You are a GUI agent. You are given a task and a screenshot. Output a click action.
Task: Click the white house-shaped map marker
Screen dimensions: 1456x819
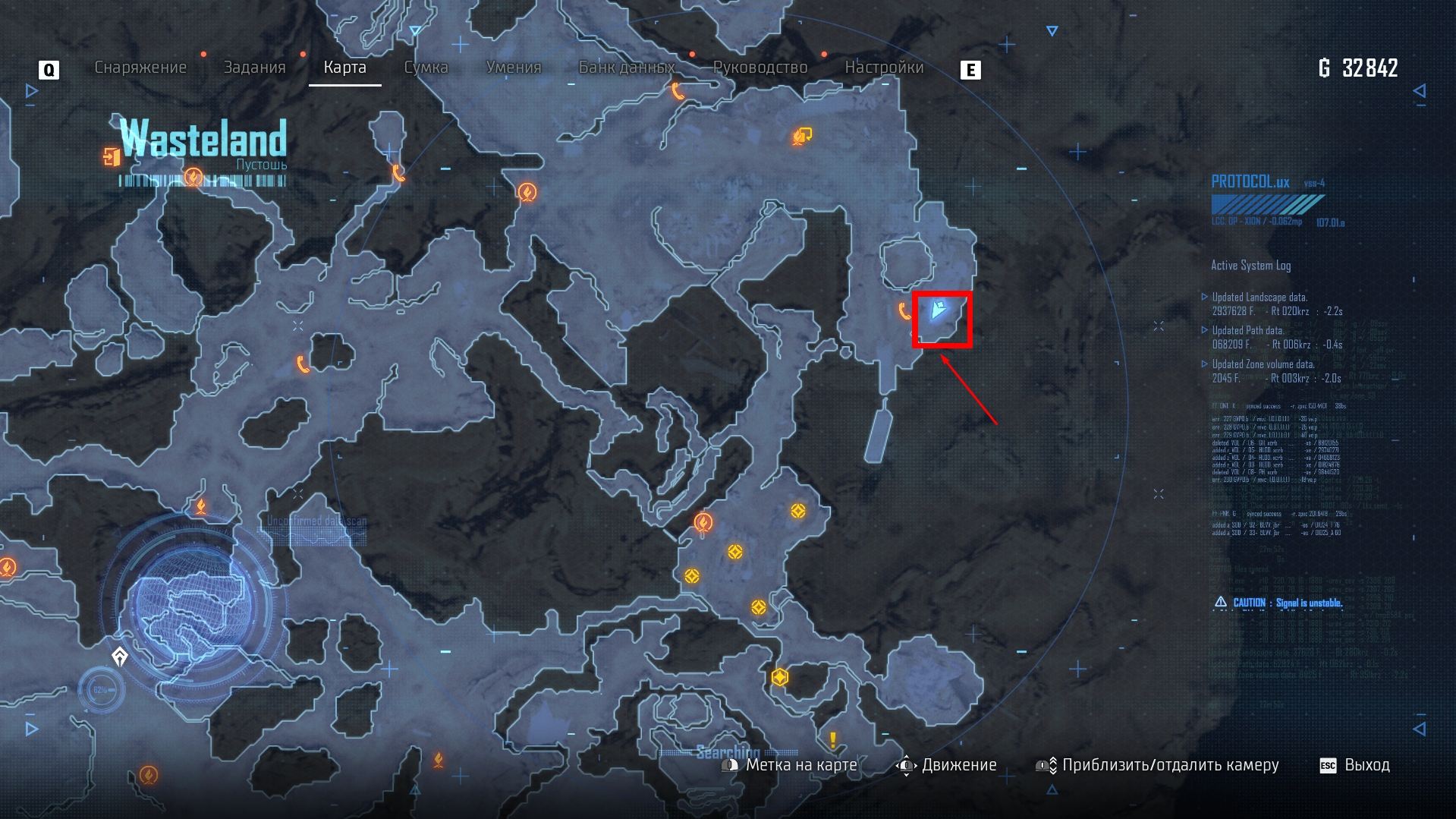(x=120, y=657)
